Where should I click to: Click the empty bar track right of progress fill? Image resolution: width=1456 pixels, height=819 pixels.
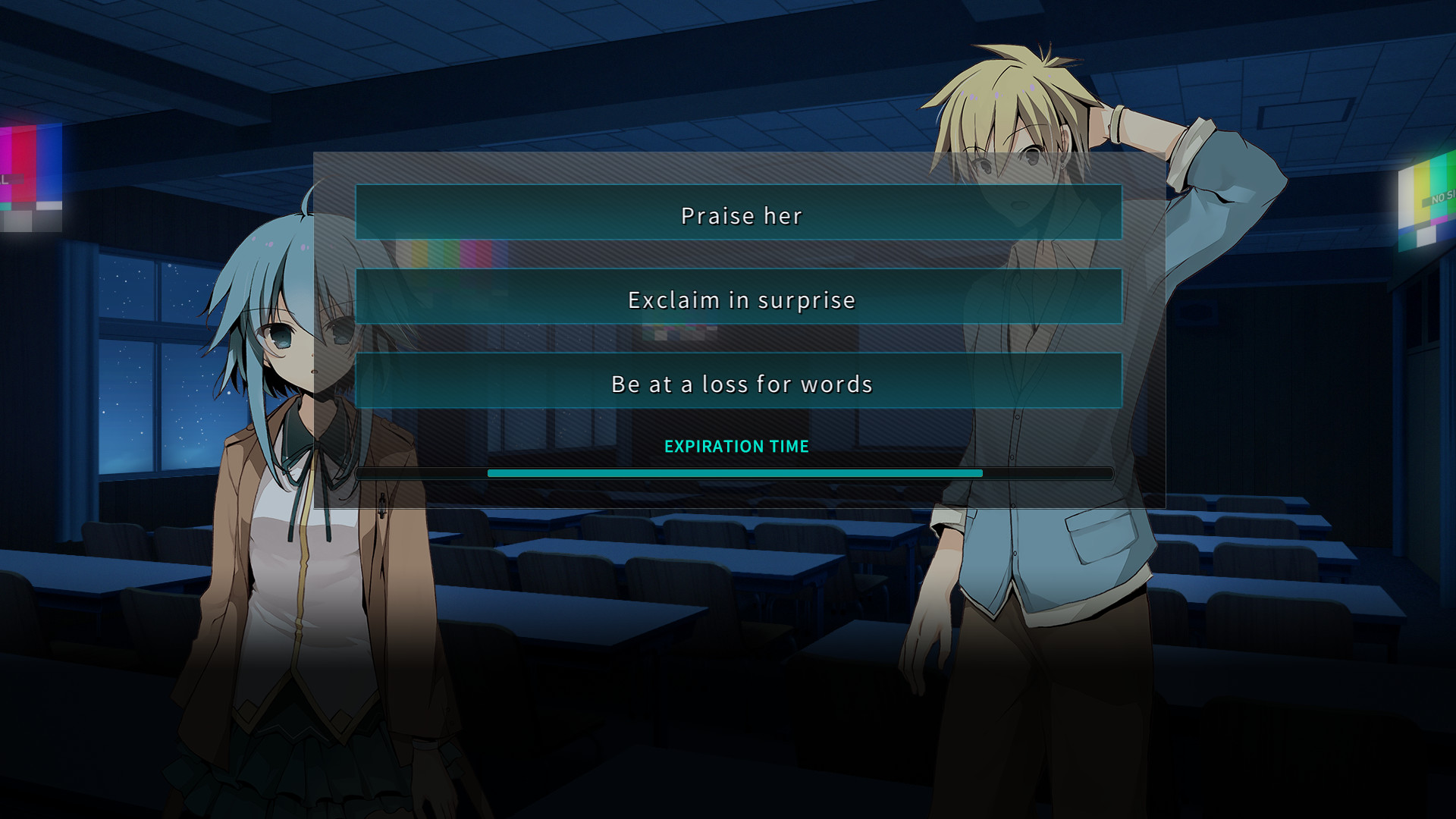pyautogui.click(x=1046, y=472)
